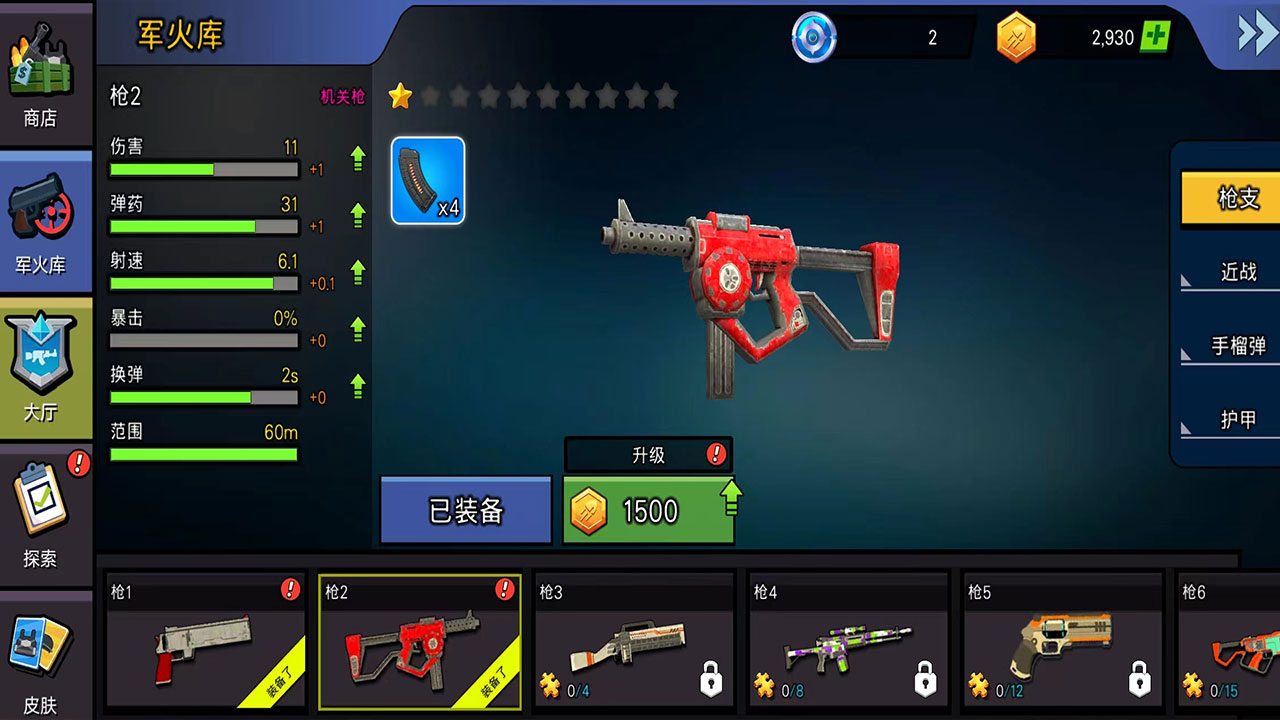Show the 手榴弹 grenades tab

tap(1236, 346)
